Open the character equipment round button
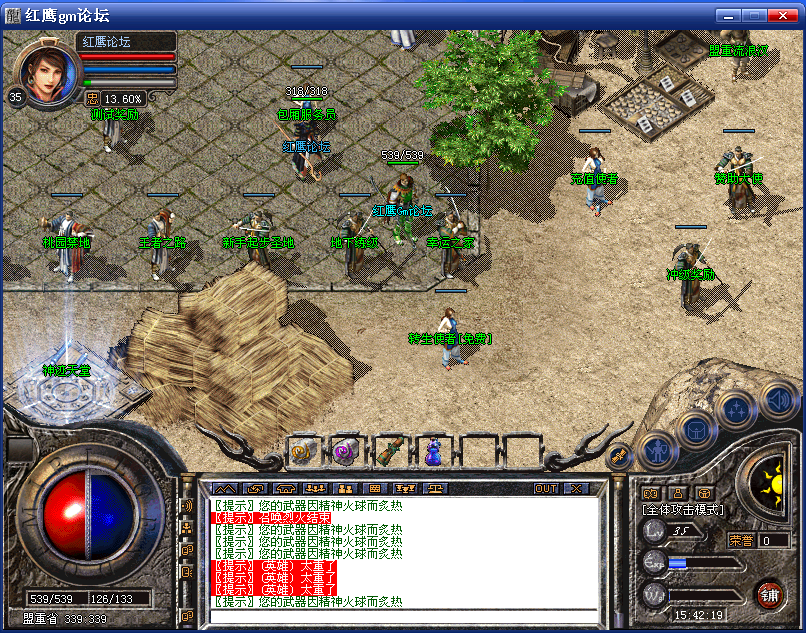 [656, 451]
